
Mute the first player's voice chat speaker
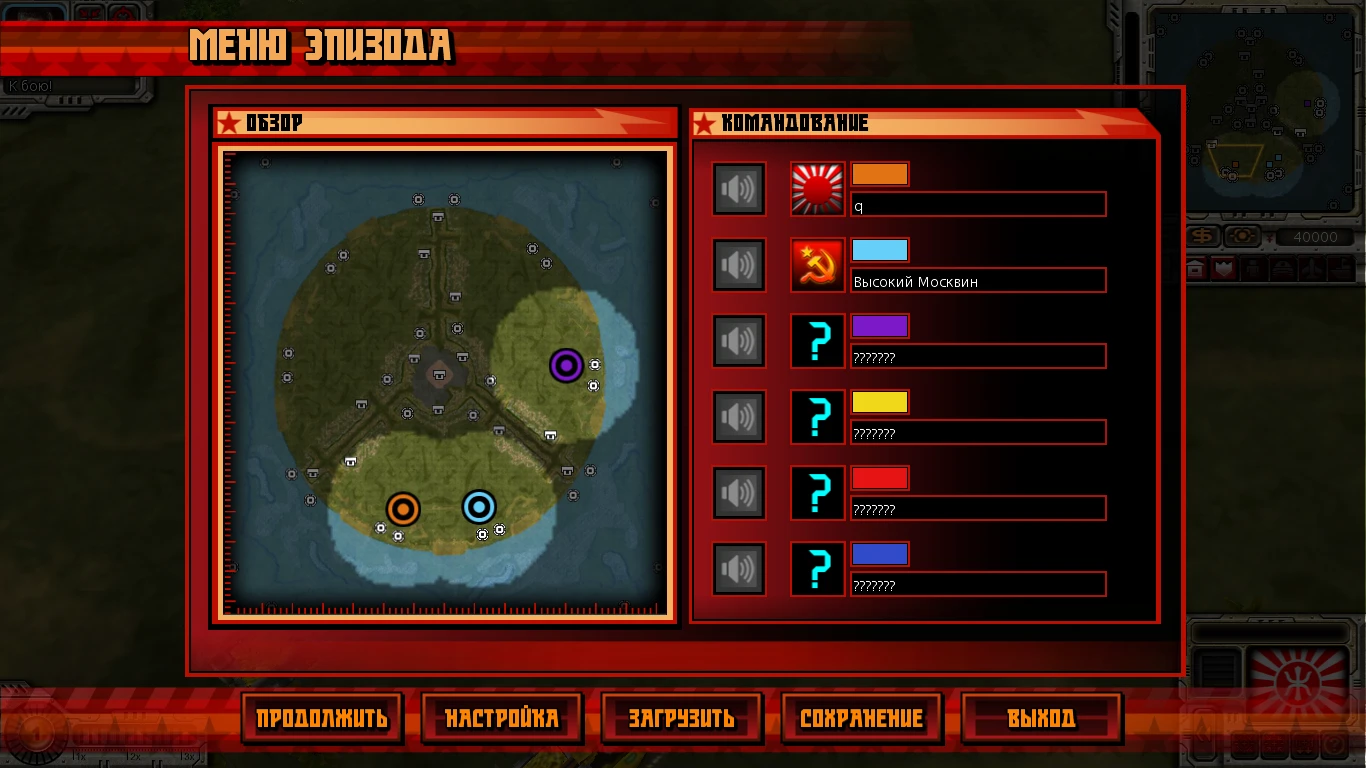tap(739, 188)
